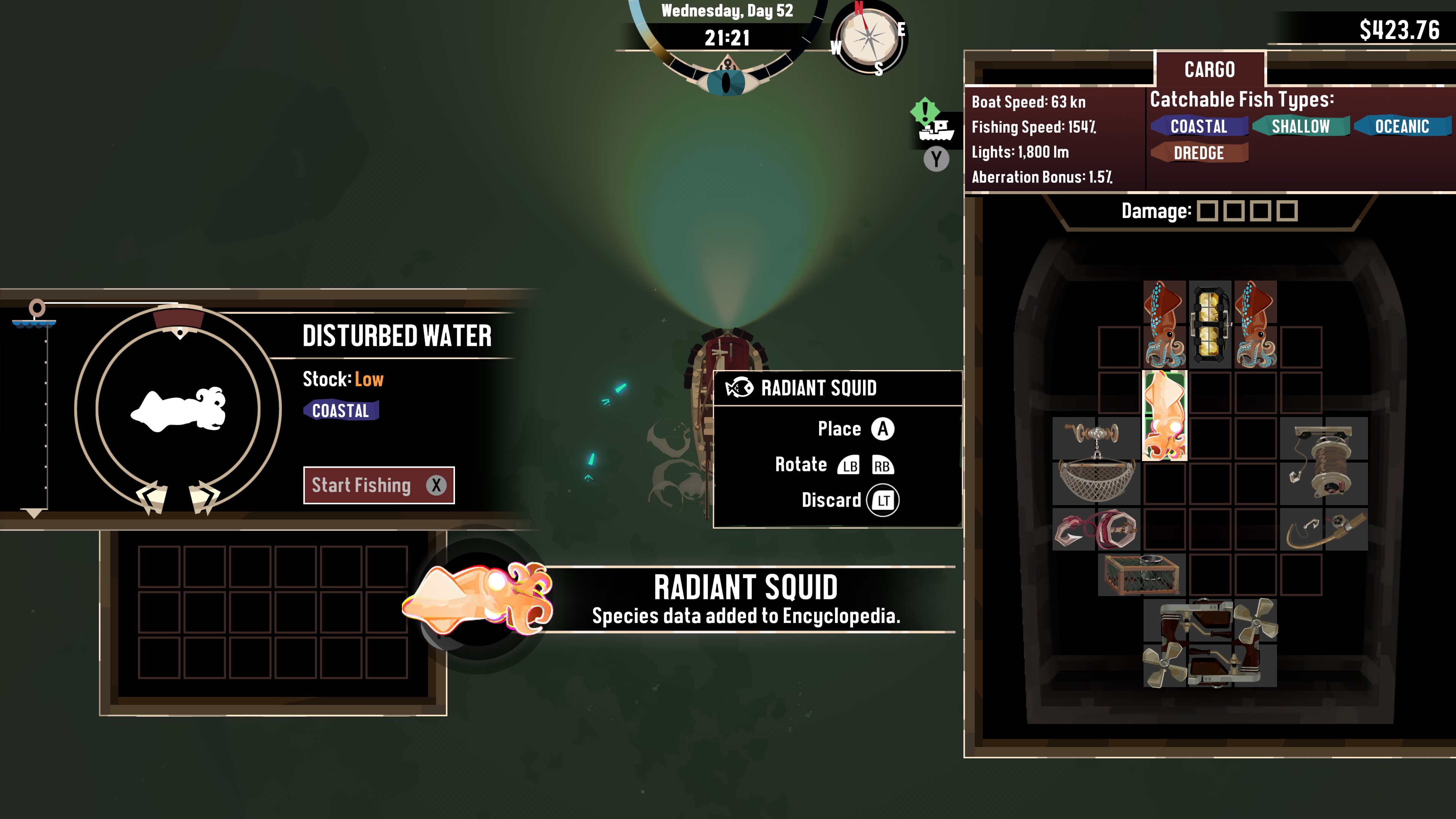The image size is (1456, 819).
Task: Open the Cargo tab
Action: pos(1209,69)
